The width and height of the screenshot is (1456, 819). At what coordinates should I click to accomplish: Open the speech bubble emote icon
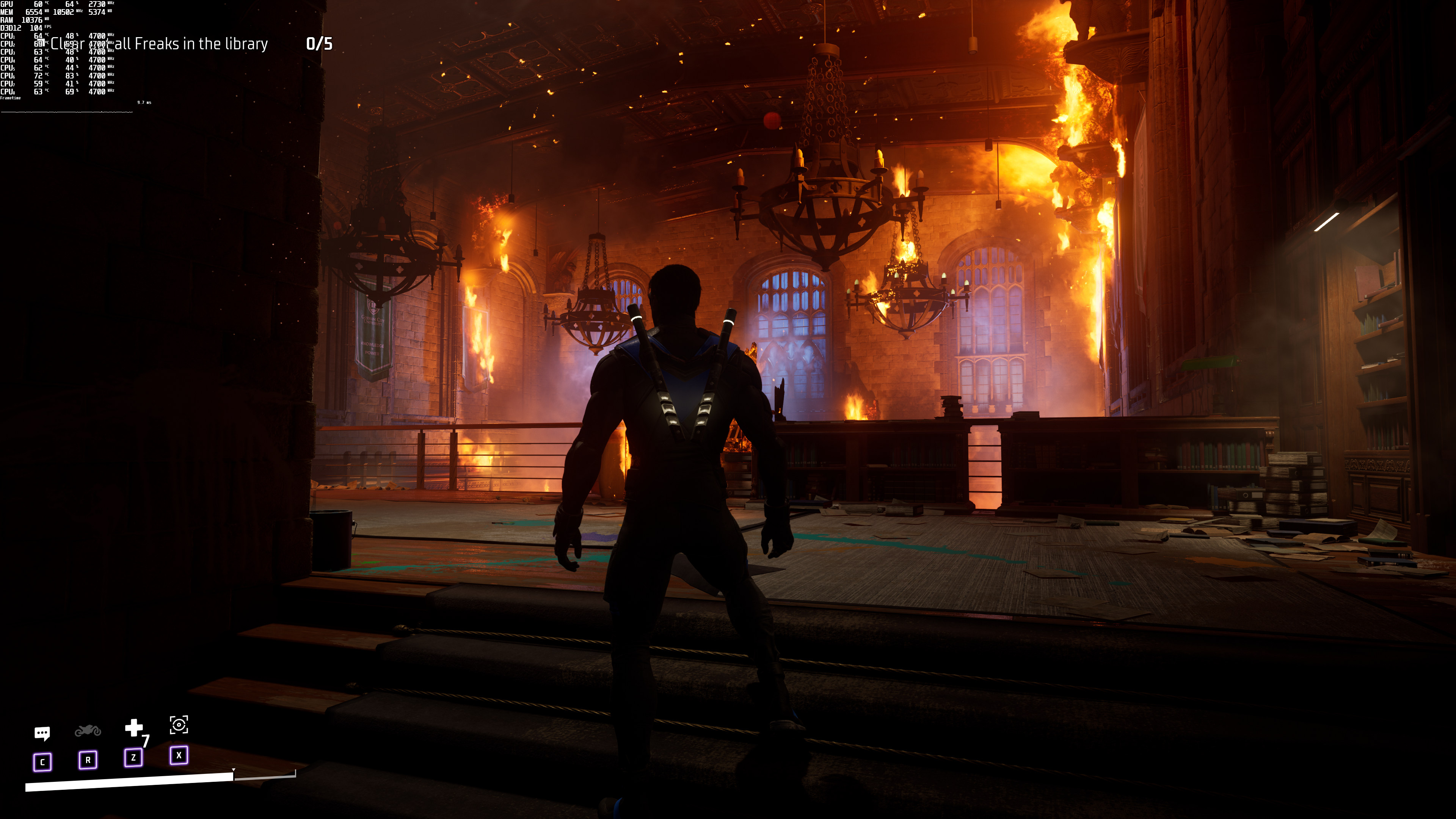(x=42, y=733)
